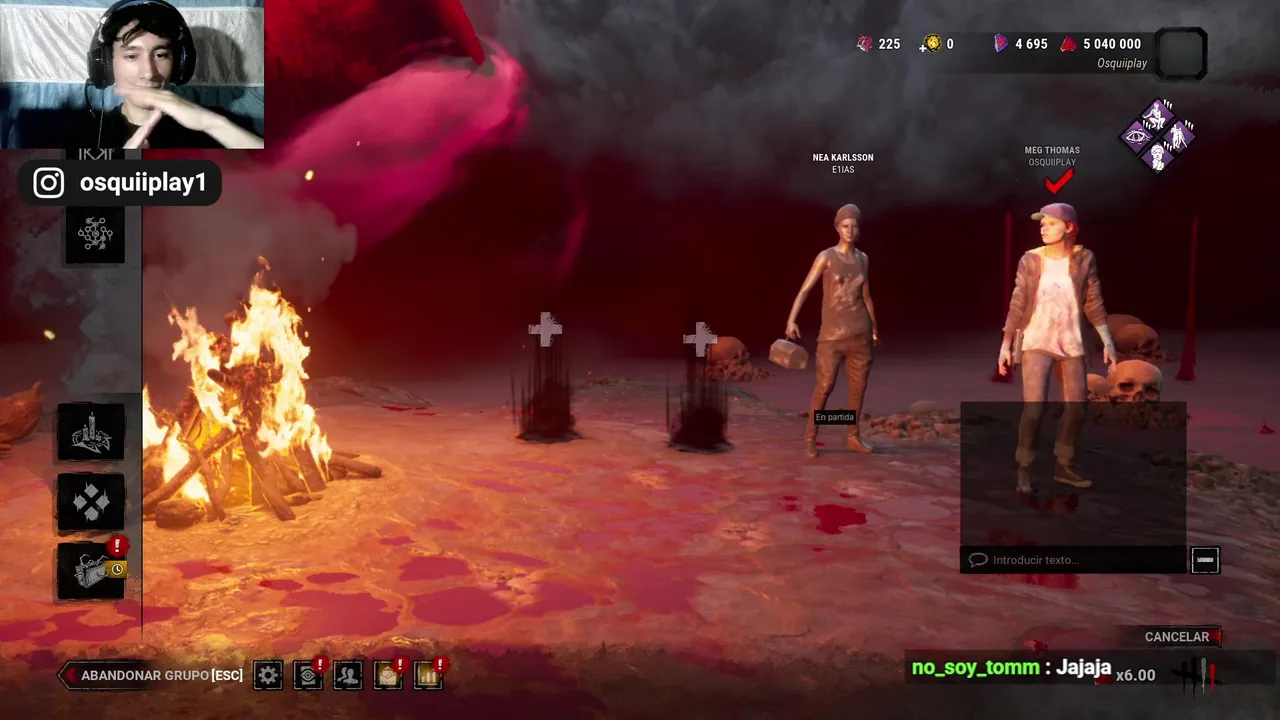Open the crate icon with clock badge
1280x720 pixels.
[x=91, y=572]
